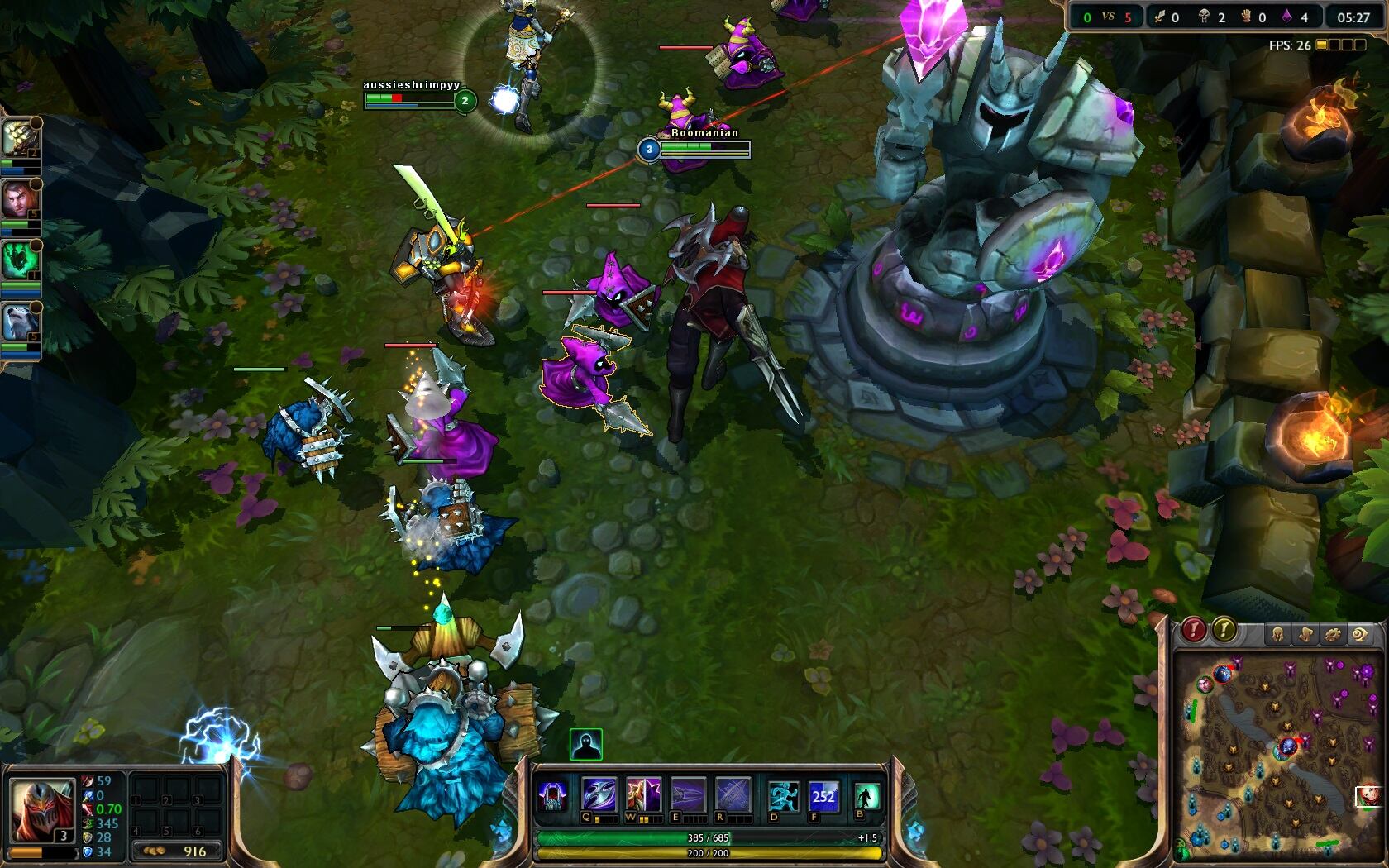Cast Living Shadow W ability
The height and width of the screenshot is (868, 1389).
click(643, 796)
